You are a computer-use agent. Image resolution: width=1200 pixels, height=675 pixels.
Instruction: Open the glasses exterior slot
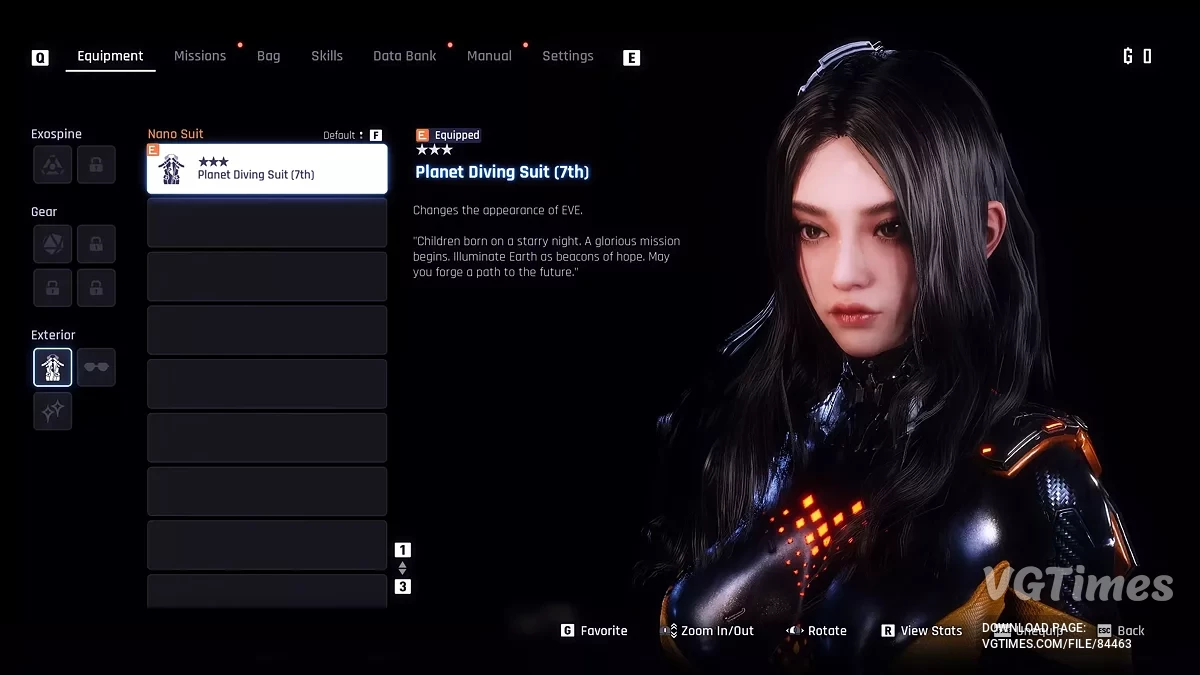coord(96,367)
